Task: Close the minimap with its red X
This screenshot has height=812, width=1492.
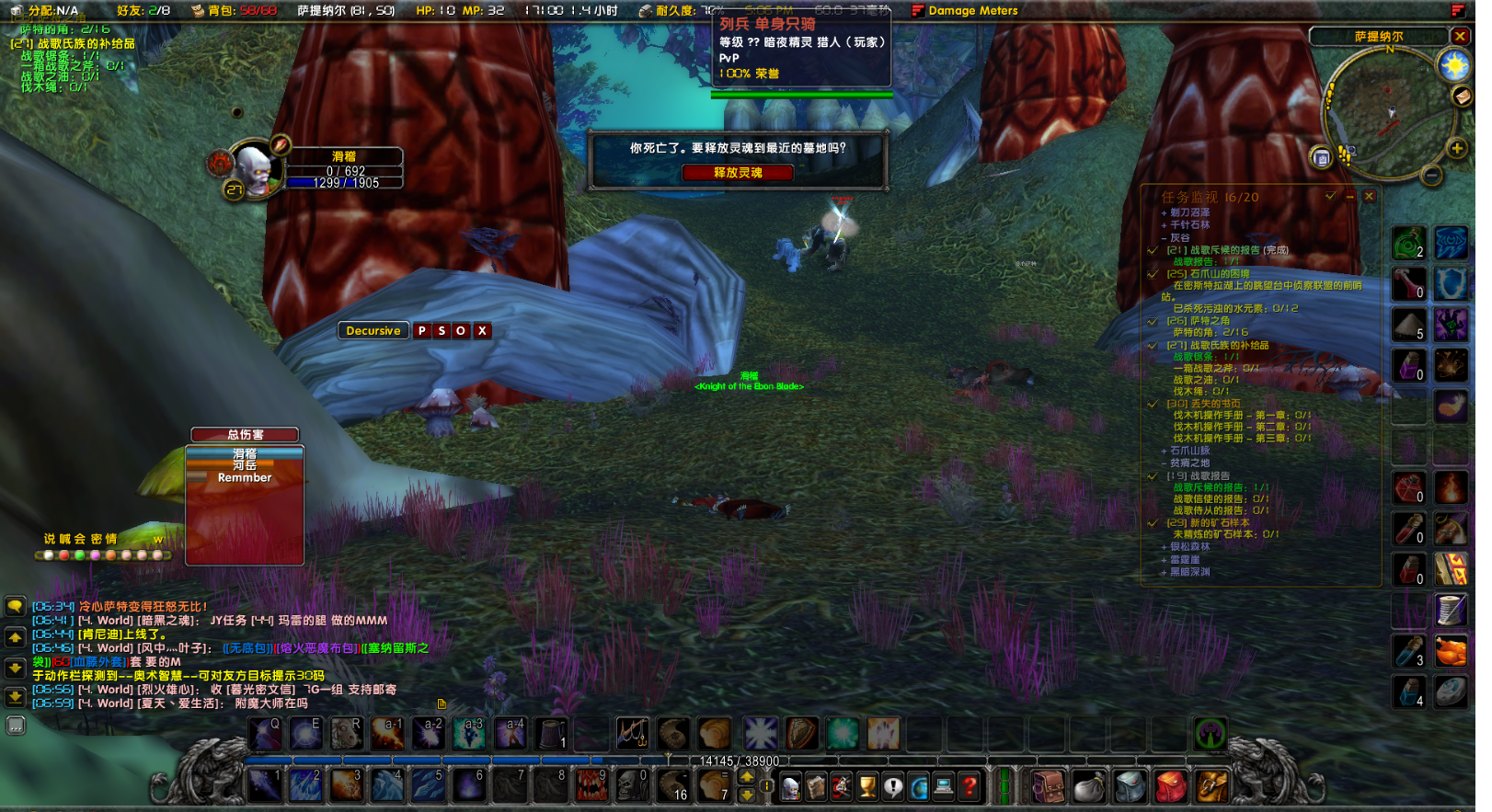Action: [1460, 36]
